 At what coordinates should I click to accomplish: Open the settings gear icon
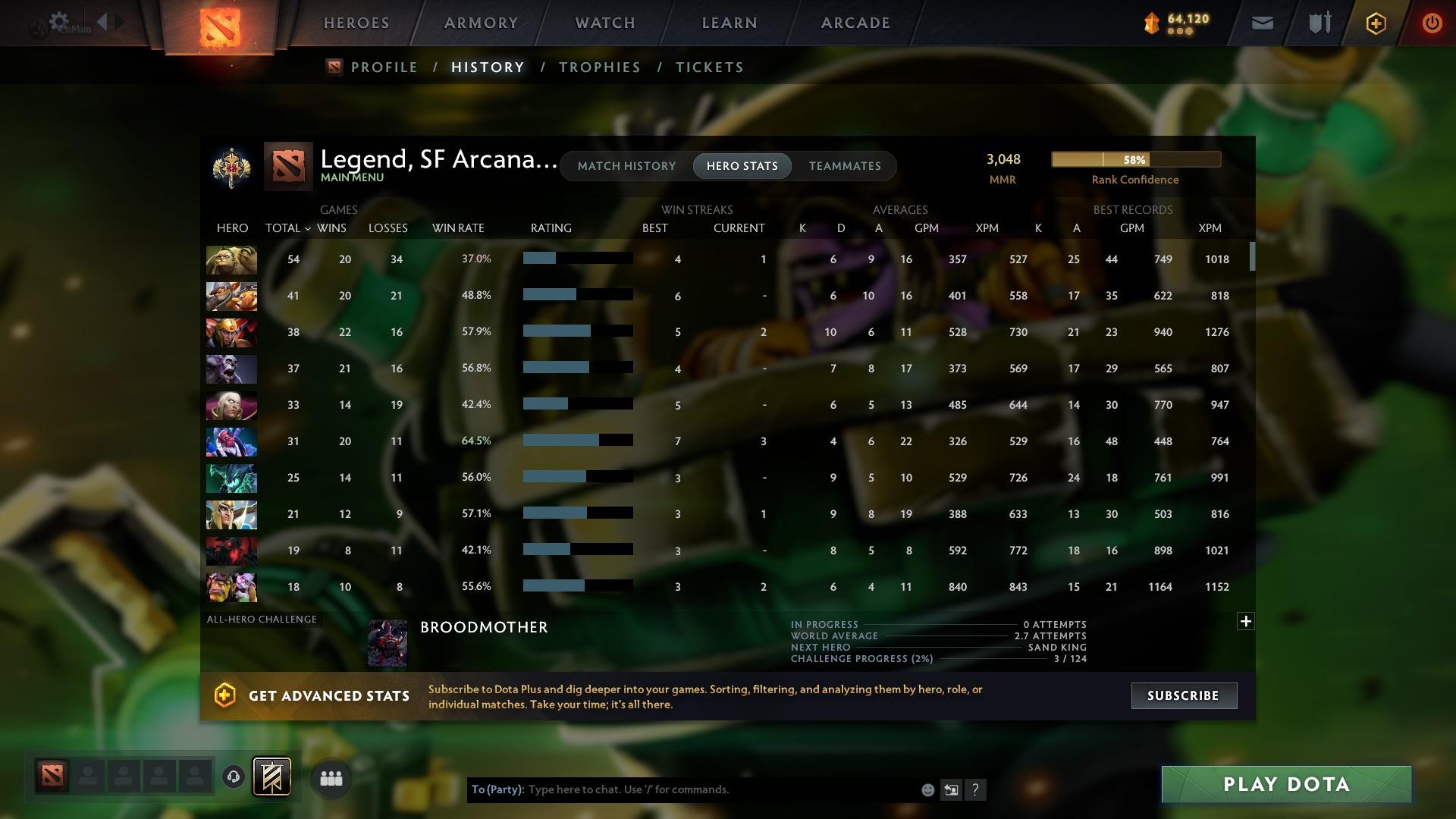[59, 20]
